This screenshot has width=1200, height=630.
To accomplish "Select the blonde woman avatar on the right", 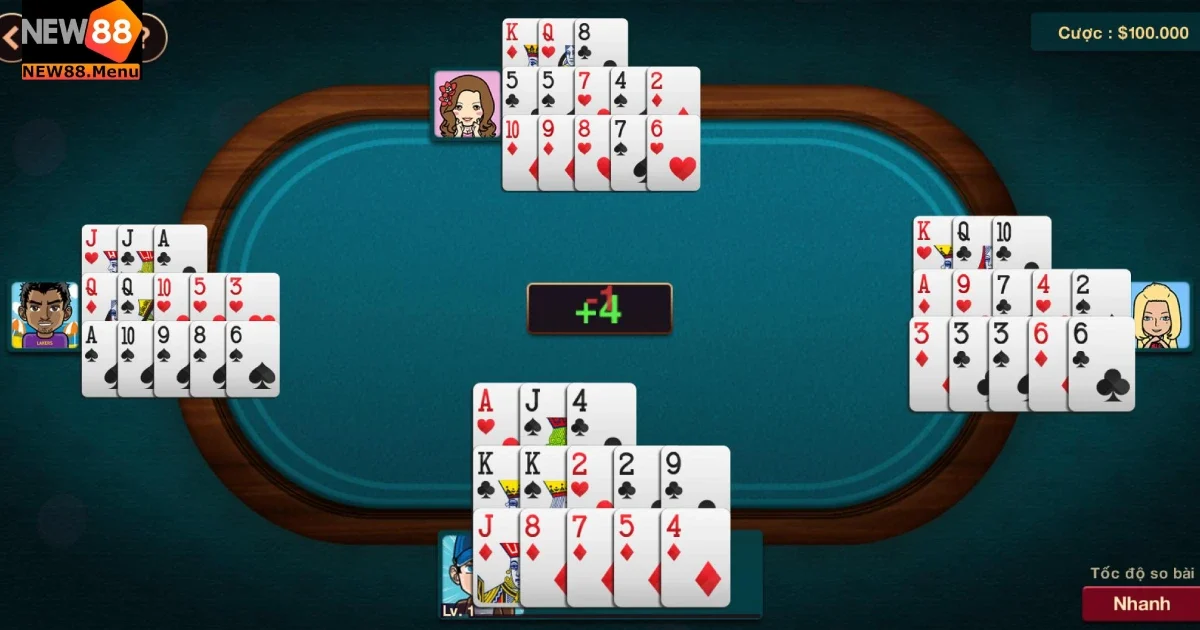I will 1163,315.
